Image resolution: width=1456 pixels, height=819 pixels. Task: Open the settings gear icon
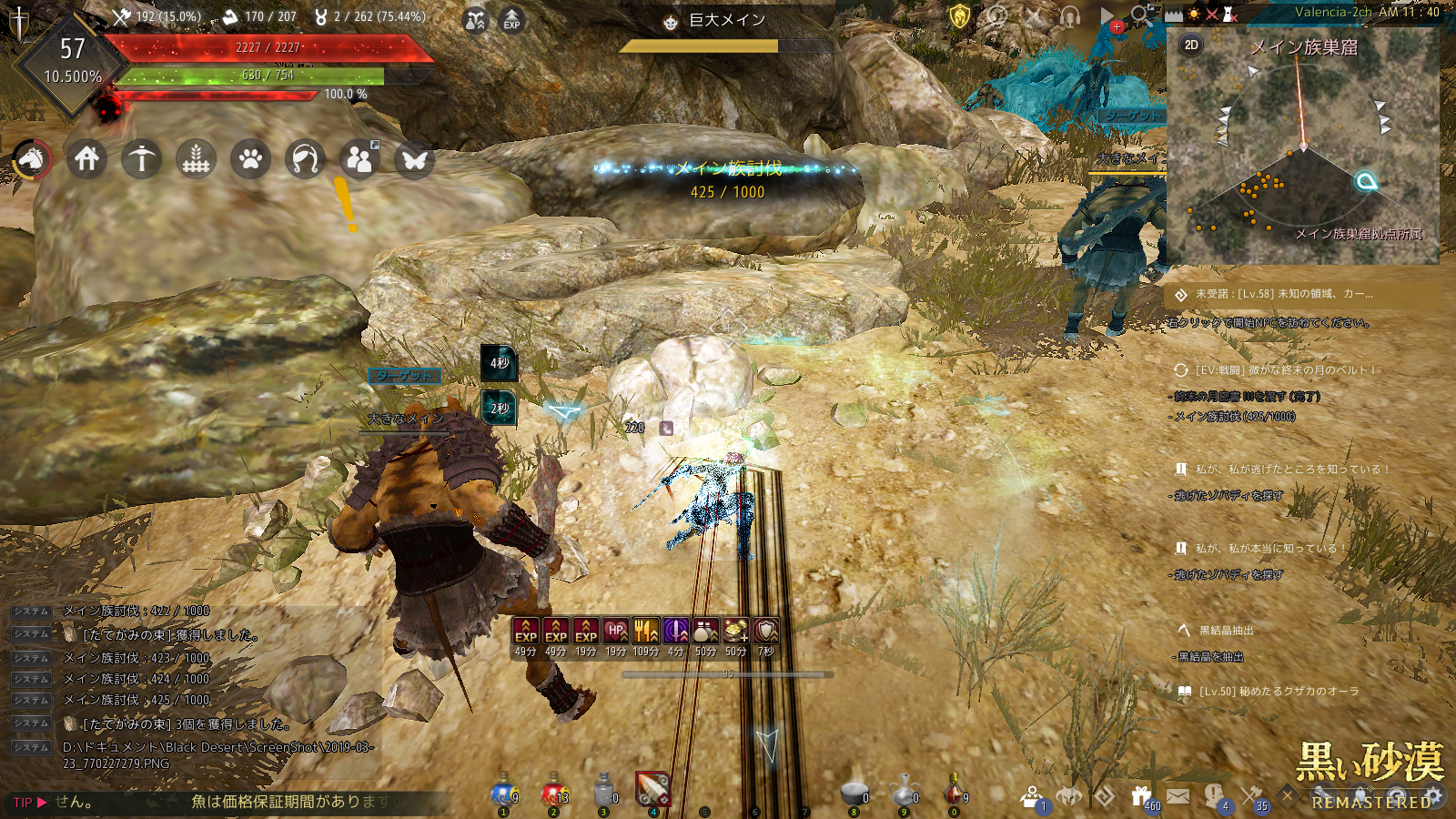pyautogui.click(x=1434, y=797)
